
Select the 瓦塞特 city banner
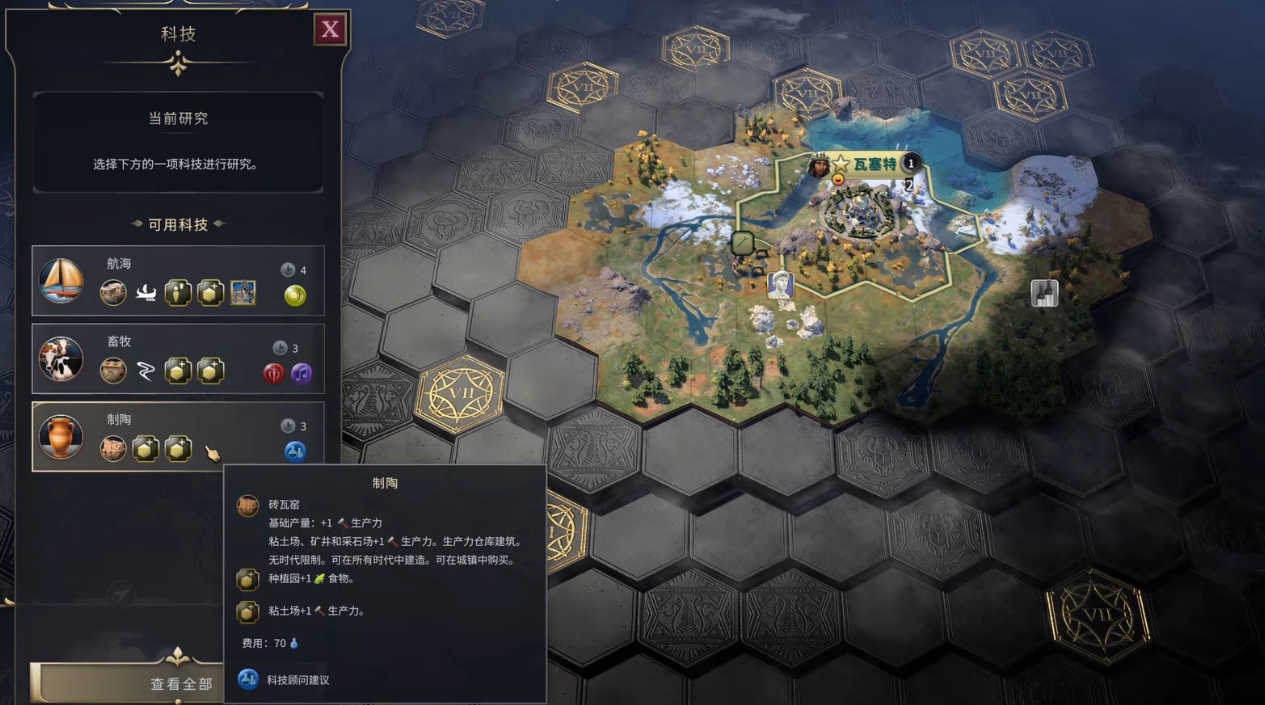[872, 163]
